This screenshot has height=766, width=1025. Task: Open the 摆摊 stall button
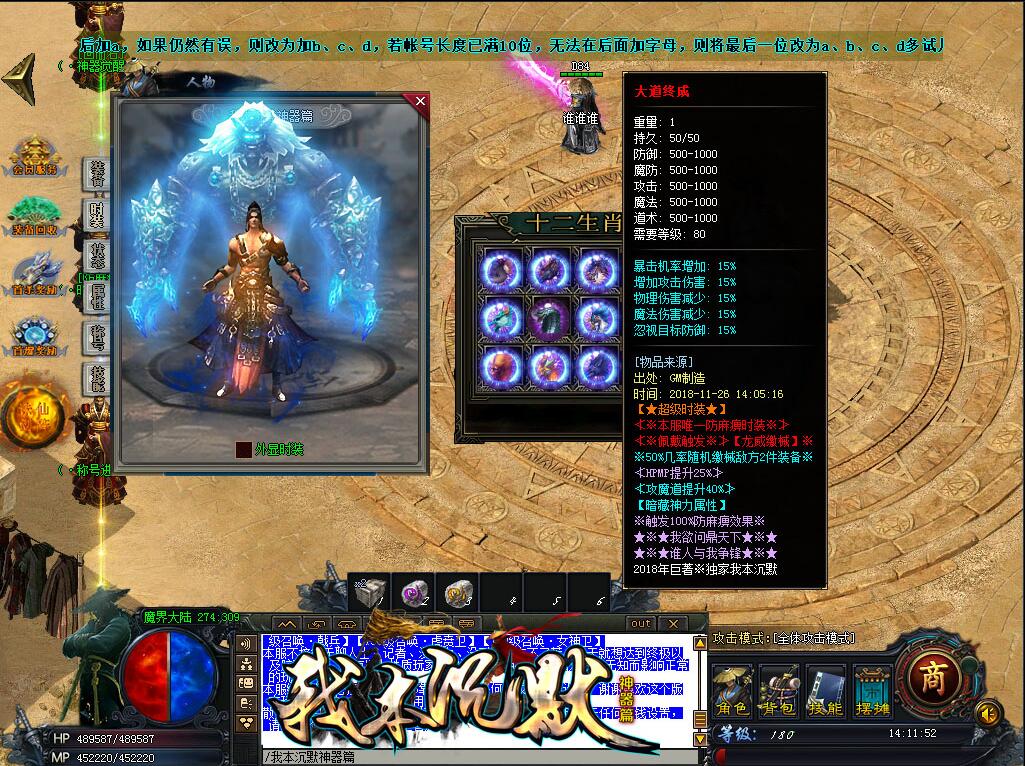[x=872, y=690]
